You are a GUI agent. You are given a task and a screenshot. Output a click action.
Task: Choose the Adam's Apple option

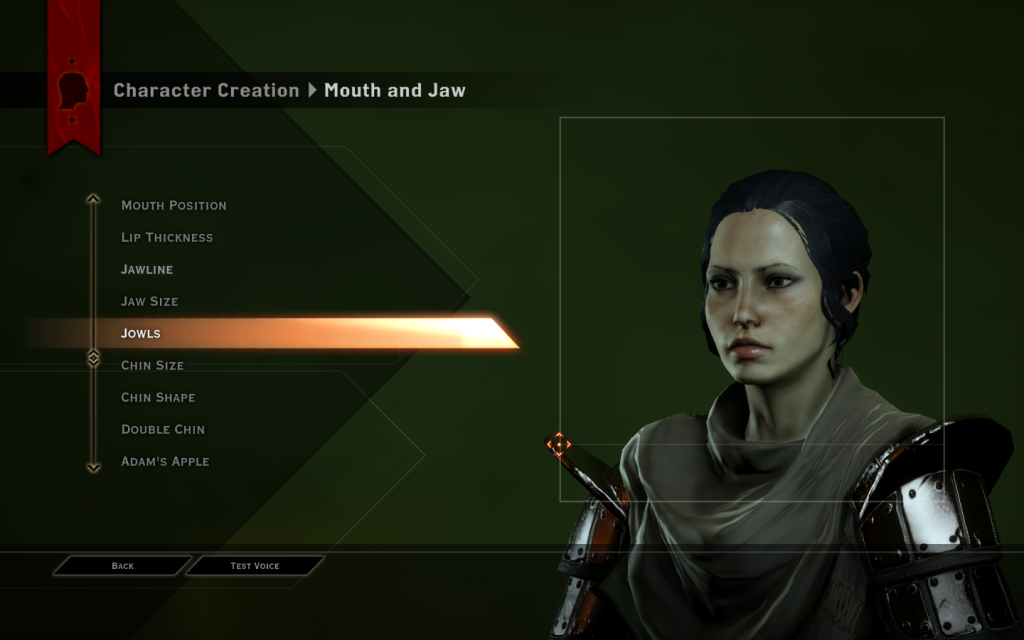(165, 461)
